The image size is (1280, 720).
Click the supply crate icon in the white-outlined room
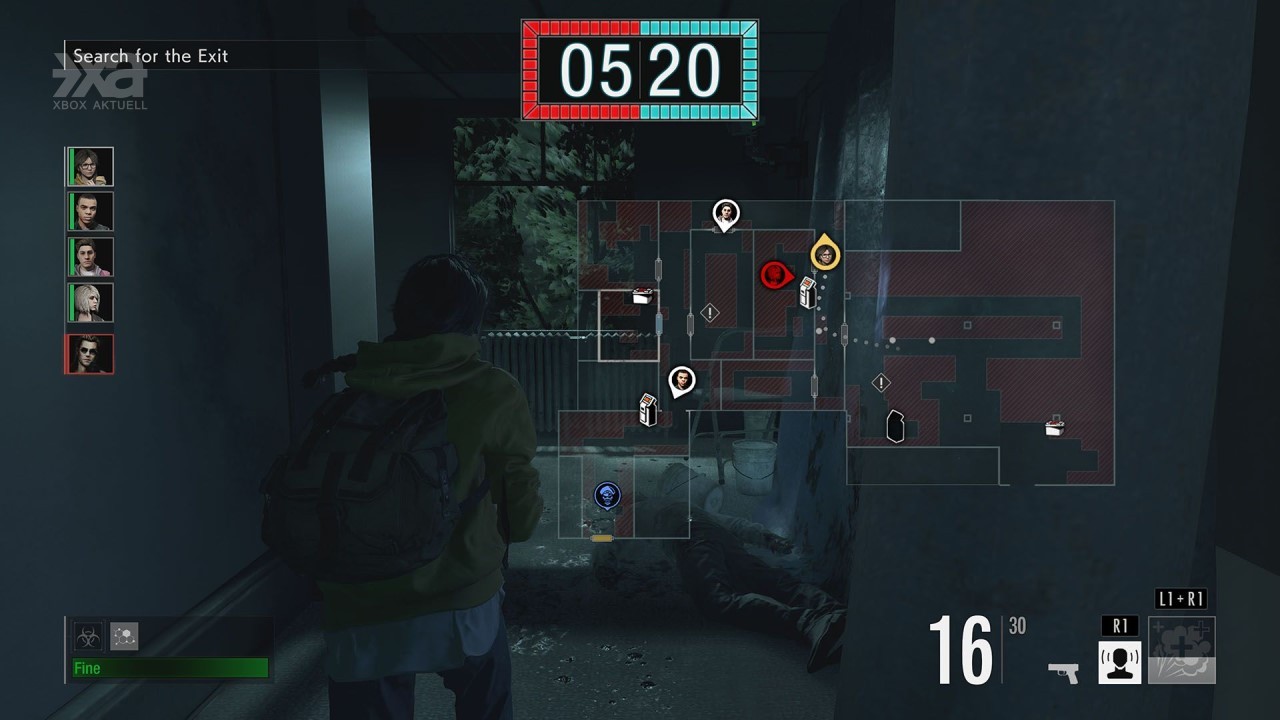click(644, 295)
